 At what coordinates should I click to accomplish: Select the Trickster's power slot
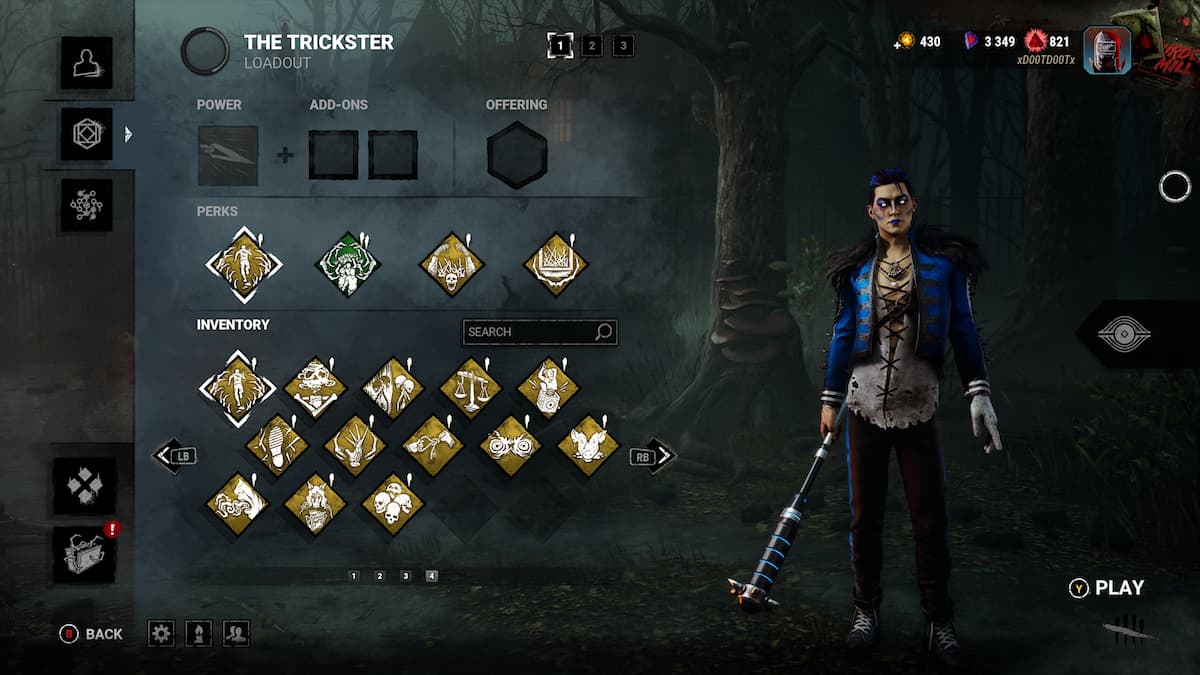[228, 156]
